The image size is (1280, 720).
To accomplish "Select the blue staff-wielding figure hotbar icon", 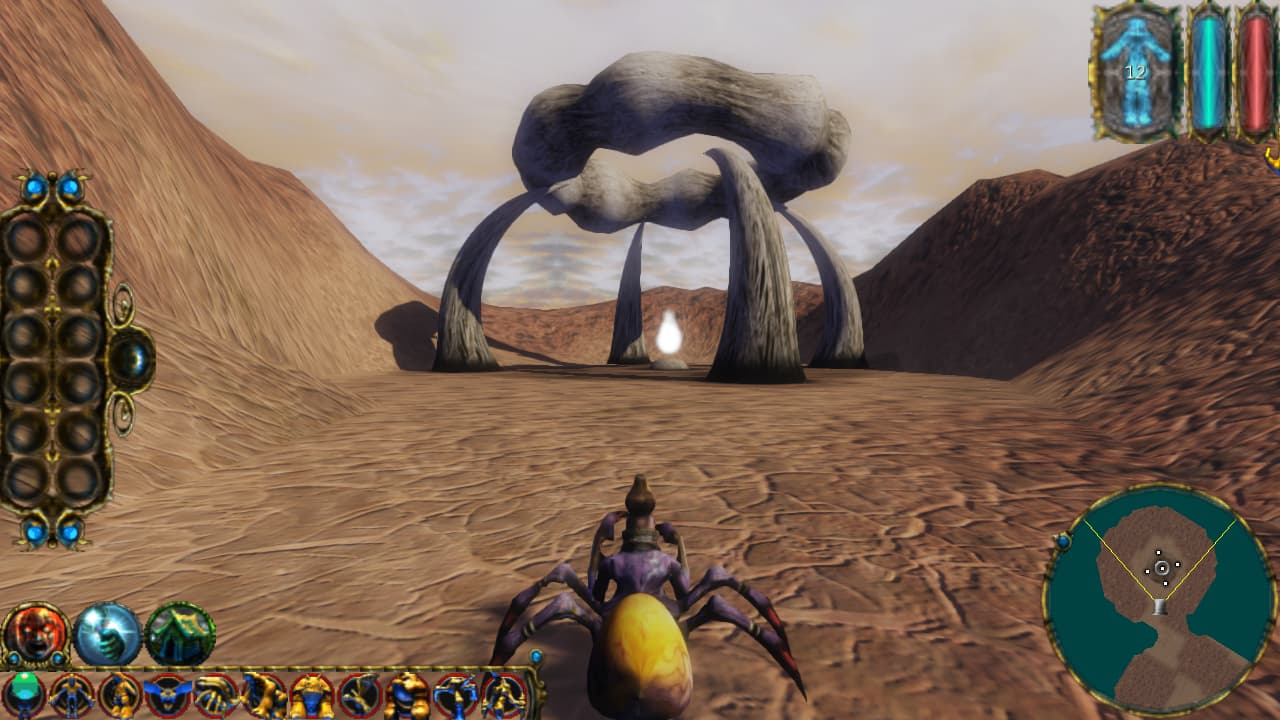I will tap(458, 692).
